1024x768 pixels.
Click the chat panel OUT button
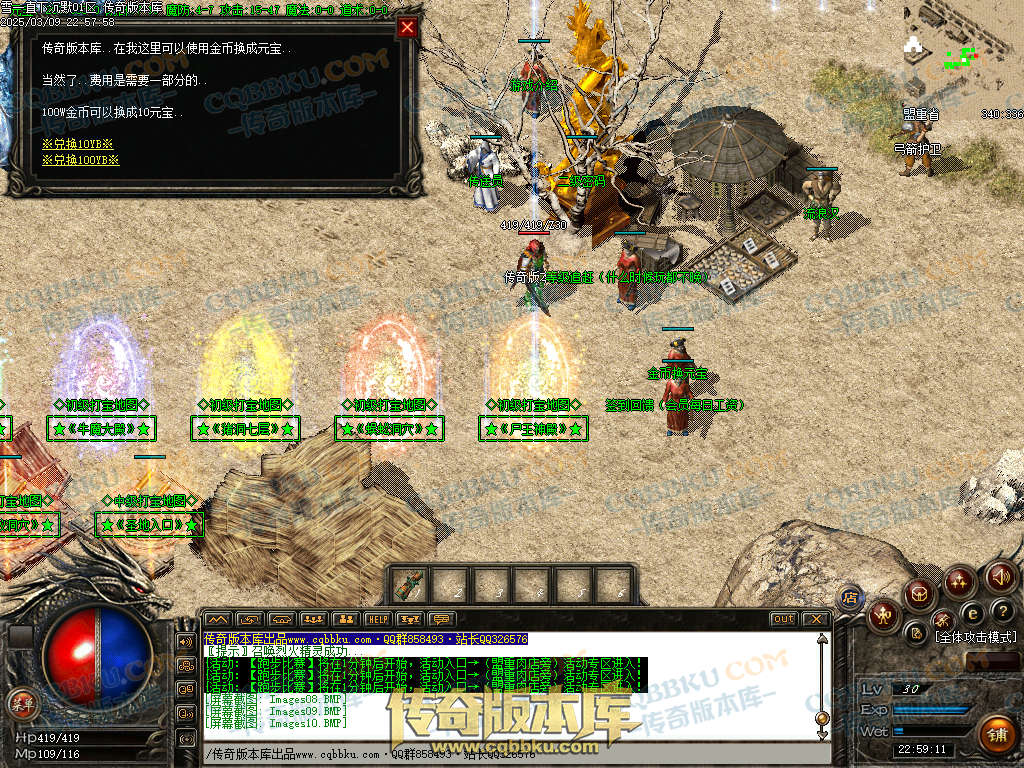pyautogui.click(x=784, y=619)
